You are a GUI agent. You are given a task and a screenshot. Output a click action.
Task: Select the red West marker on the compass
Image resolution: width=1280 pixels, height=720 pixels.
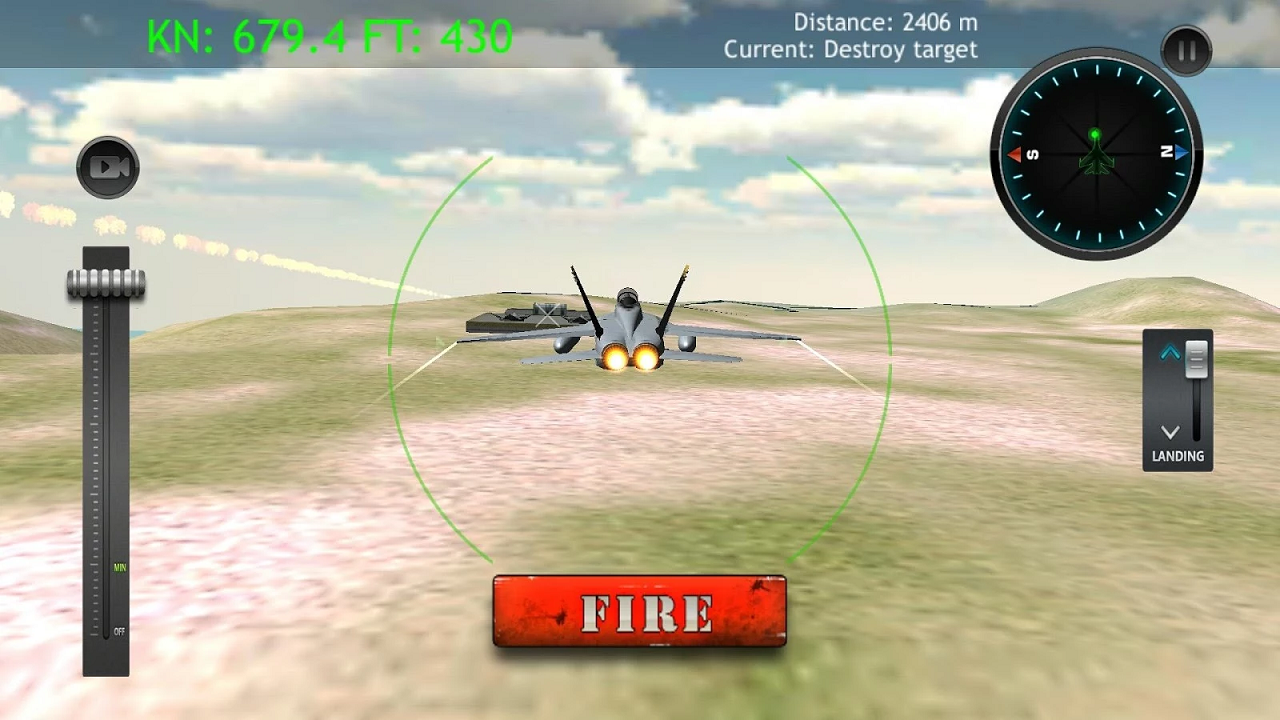pos(1013,155)
